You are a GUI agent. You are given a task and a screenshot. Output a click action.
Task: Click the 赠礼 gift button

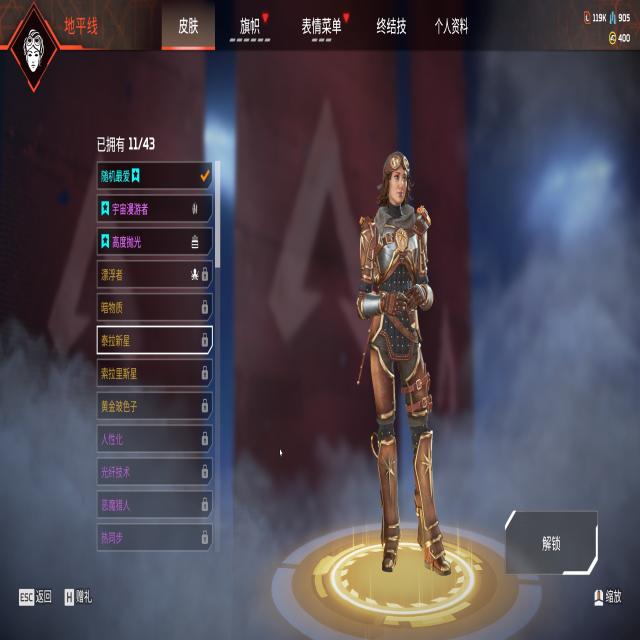[78, 597]
